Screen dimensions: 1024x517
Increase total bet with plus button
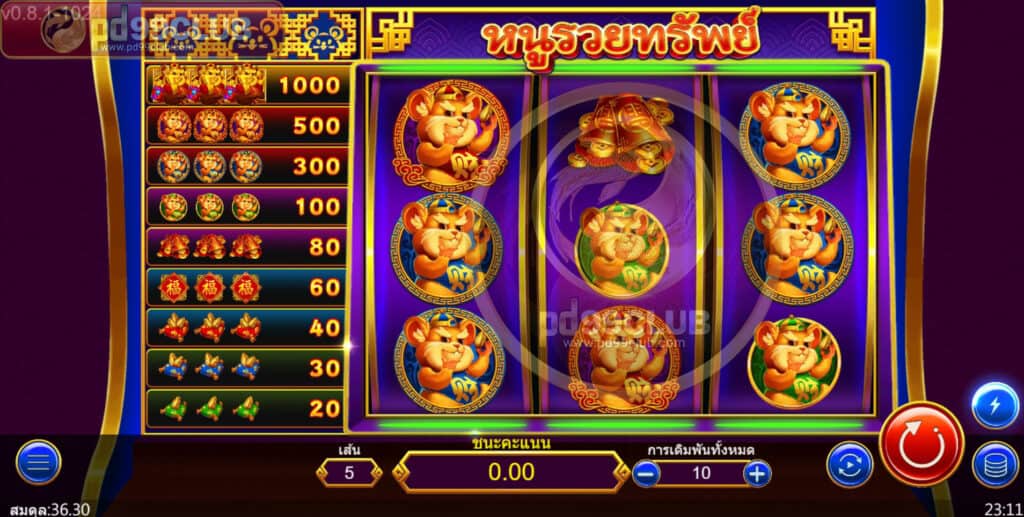(758, 473)
